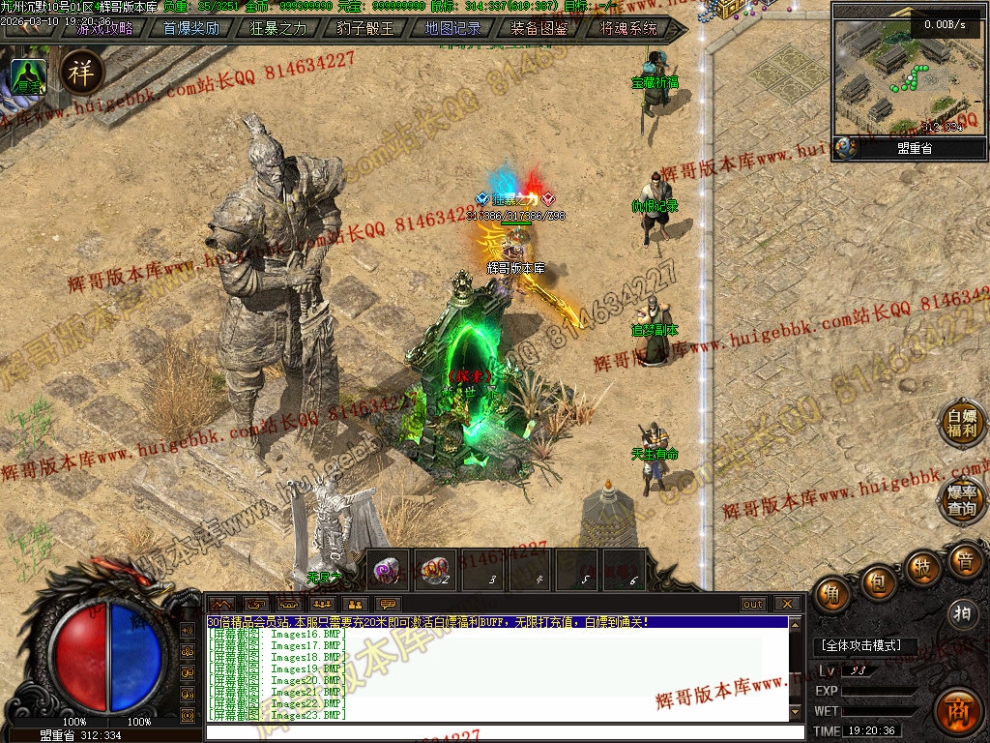Image resolution: width=990 pixels, height=743 pixels.
Task: Select the 狂暴之力 menu entry
Action: (278, 28)
